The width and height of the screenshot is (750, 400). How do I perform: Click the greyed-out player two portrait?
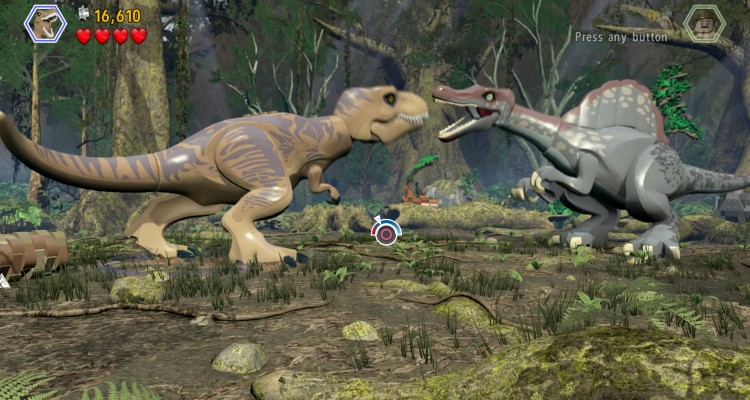coord(704,23)
